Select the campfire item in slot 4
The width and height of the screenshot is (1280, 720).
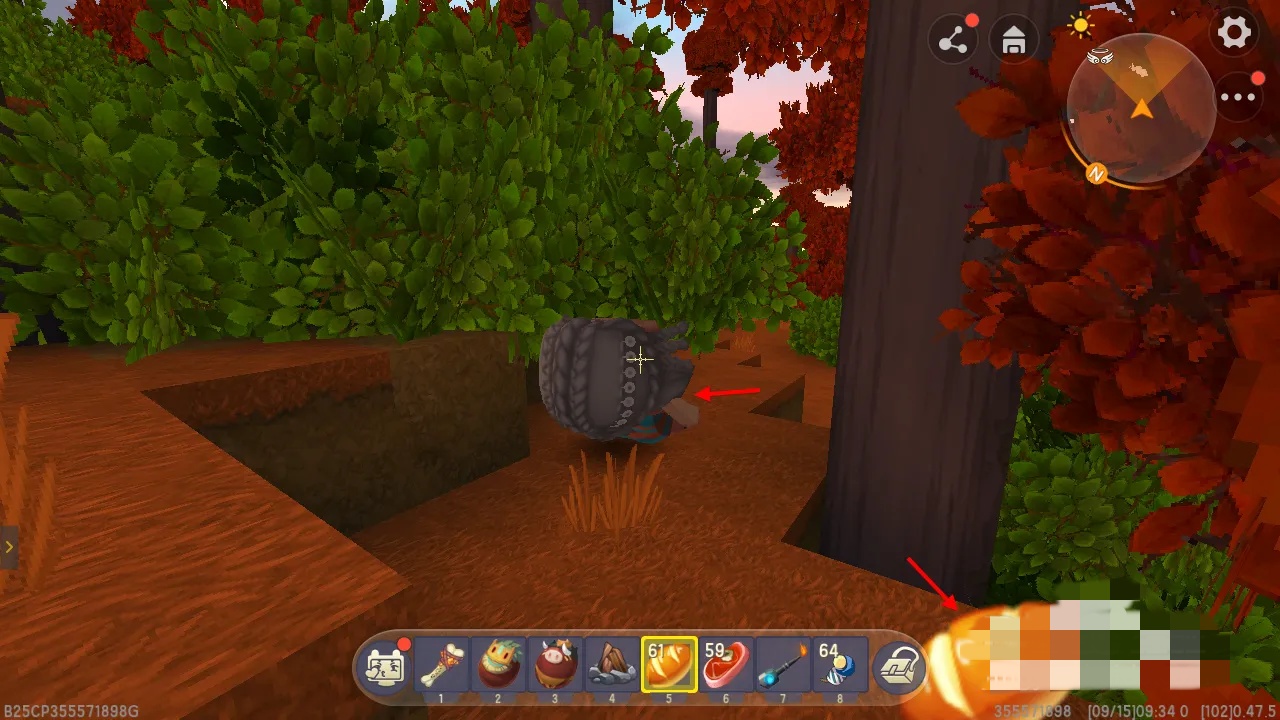pos(612,664)
